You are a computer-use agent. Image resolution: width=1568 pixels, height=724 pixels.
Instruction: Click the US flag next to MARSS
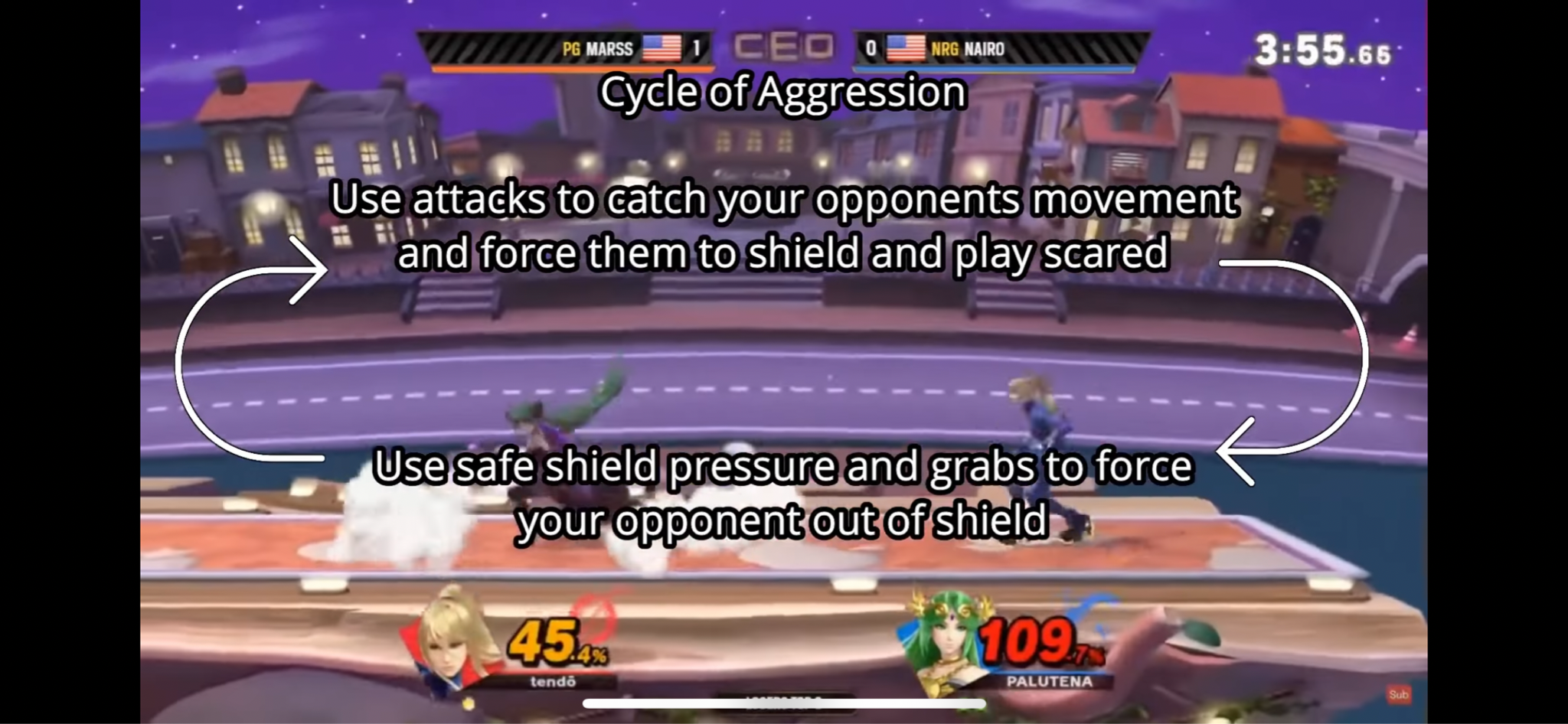coord(663,48)
